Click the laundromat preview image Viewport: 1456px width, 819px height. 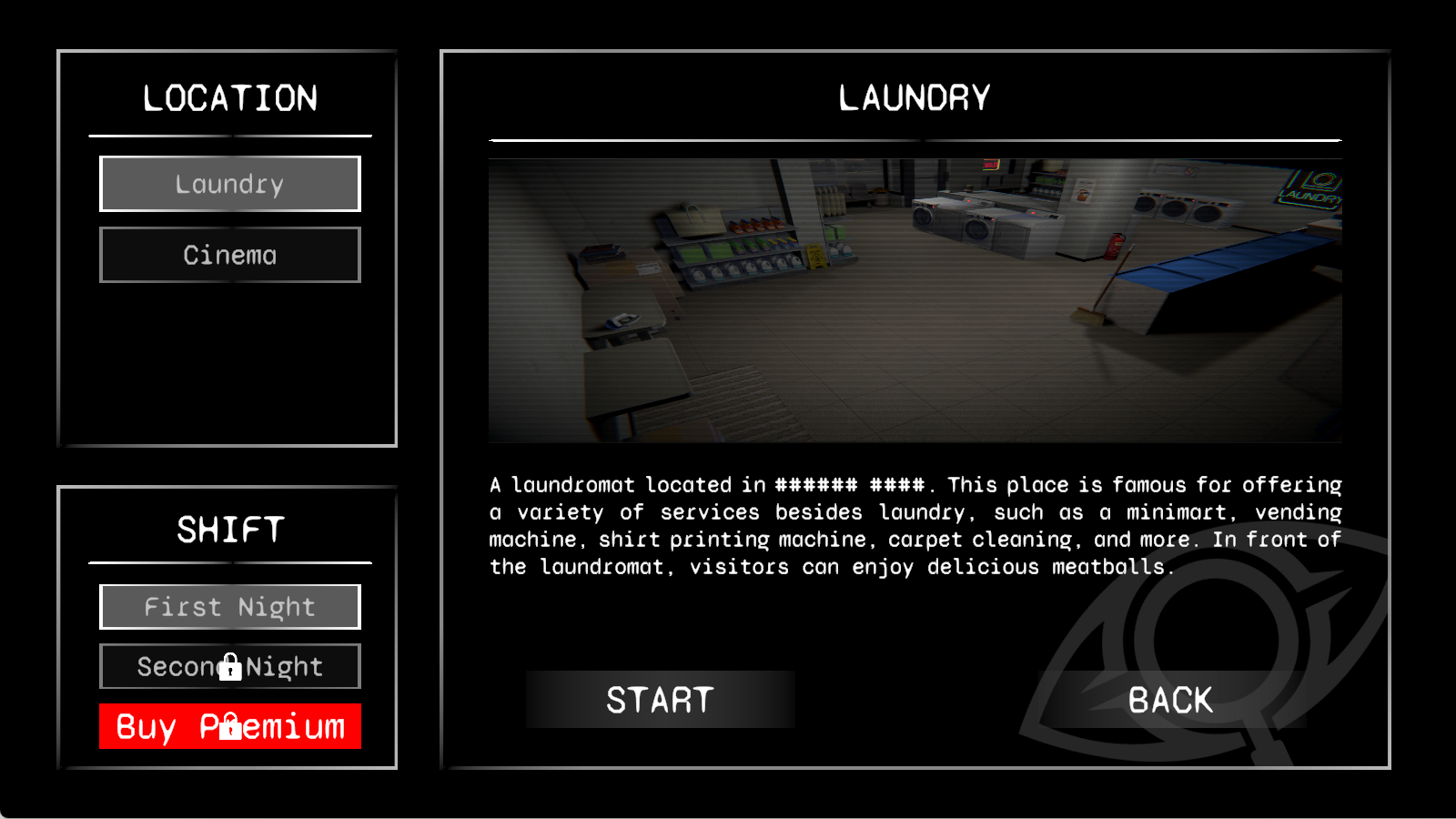coord(915,300)
